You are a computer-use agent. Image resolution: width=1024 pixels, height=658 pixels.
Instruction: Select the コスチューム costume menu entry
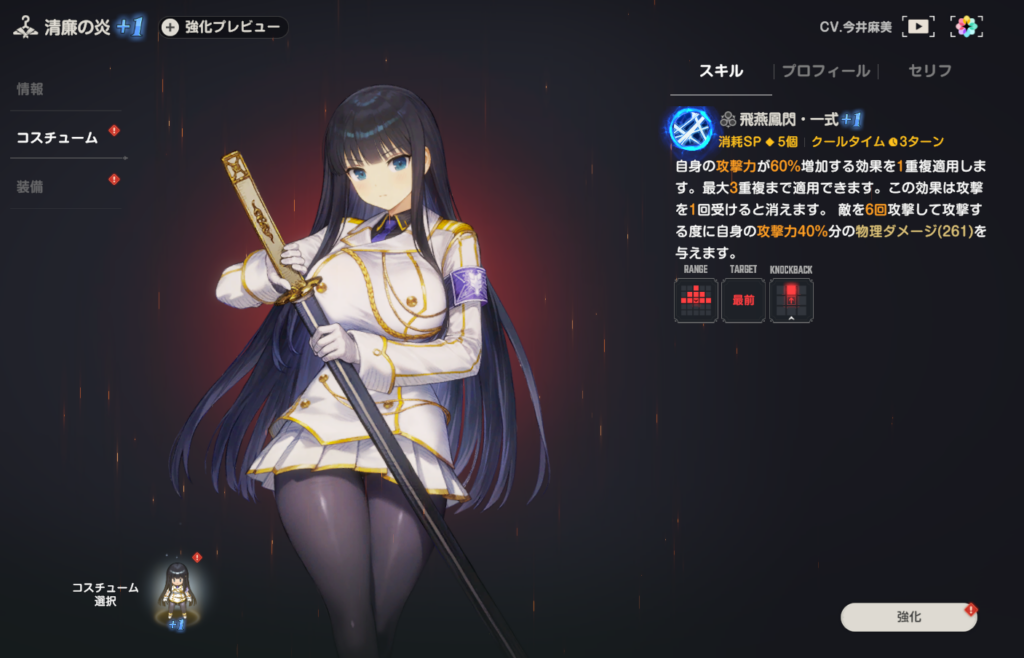tap(57, 138)
